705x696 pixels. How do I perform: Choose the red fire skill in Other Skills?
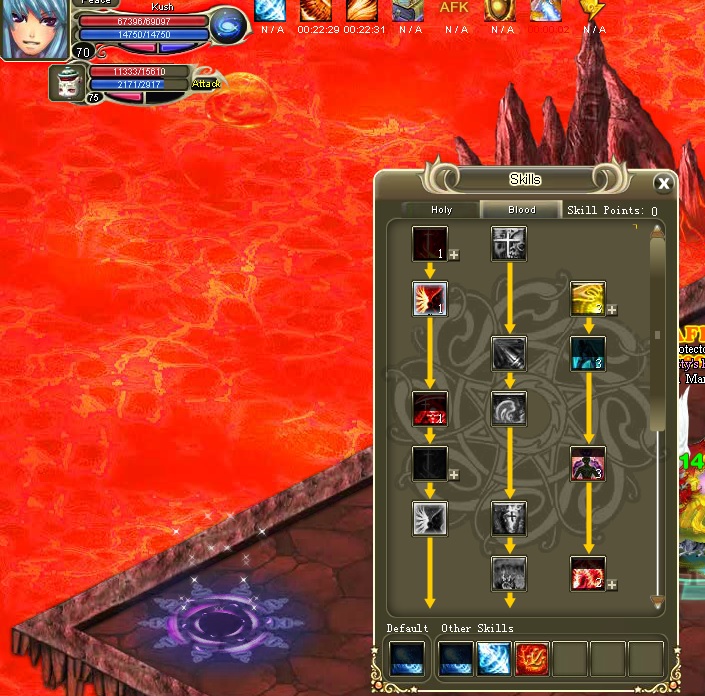pos(532,659)
